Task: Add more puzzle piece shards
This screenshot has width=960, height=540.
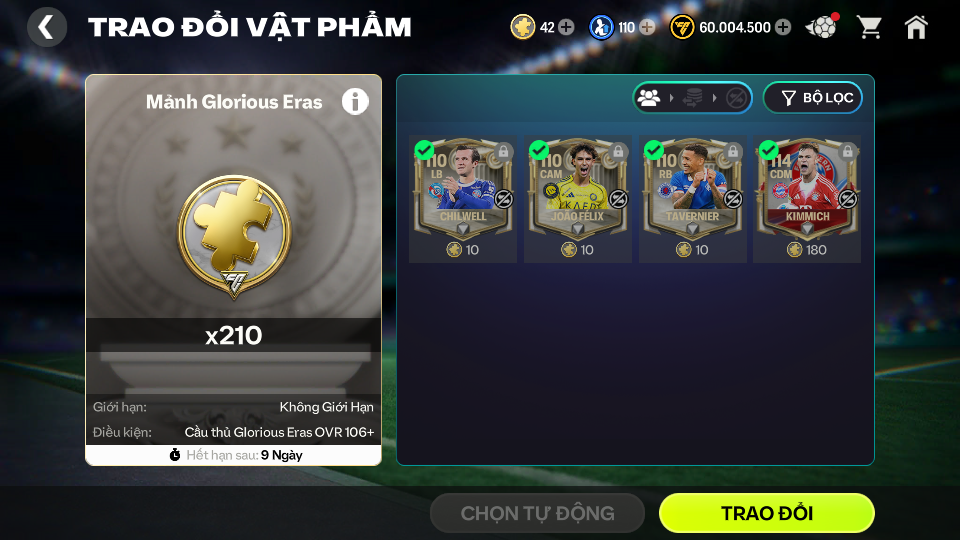Action: [566, 27]
